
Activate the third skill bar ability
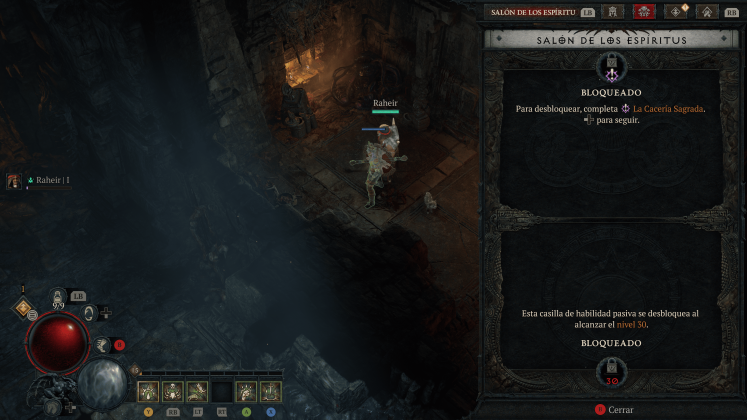(196, 391)
